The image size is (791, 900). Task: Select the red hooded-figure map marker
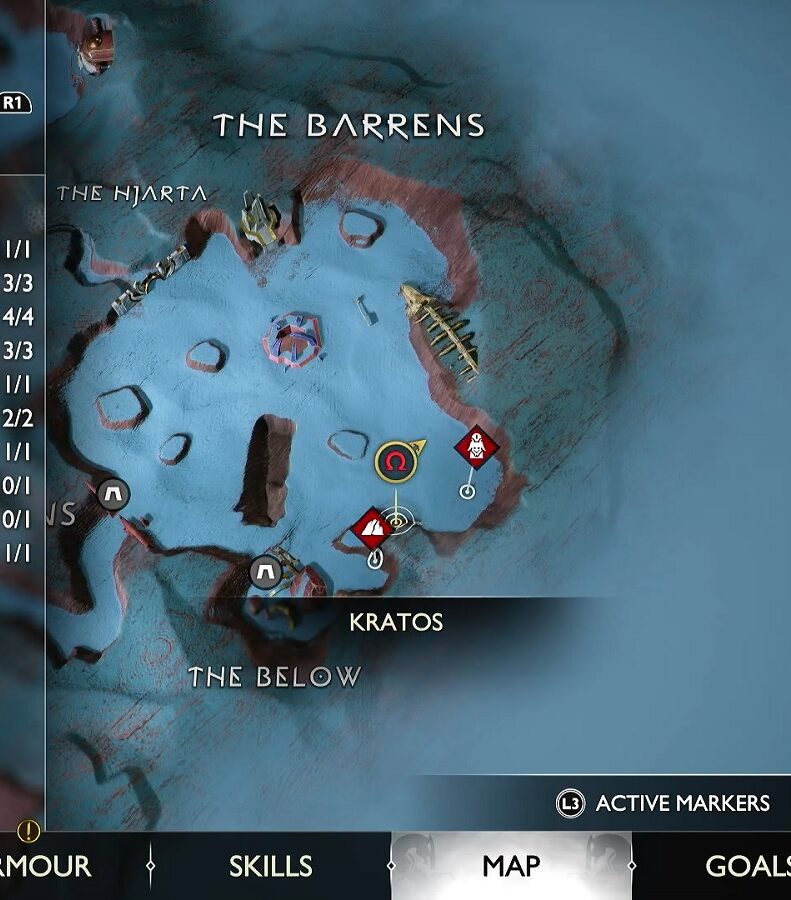tap(476, 447)
